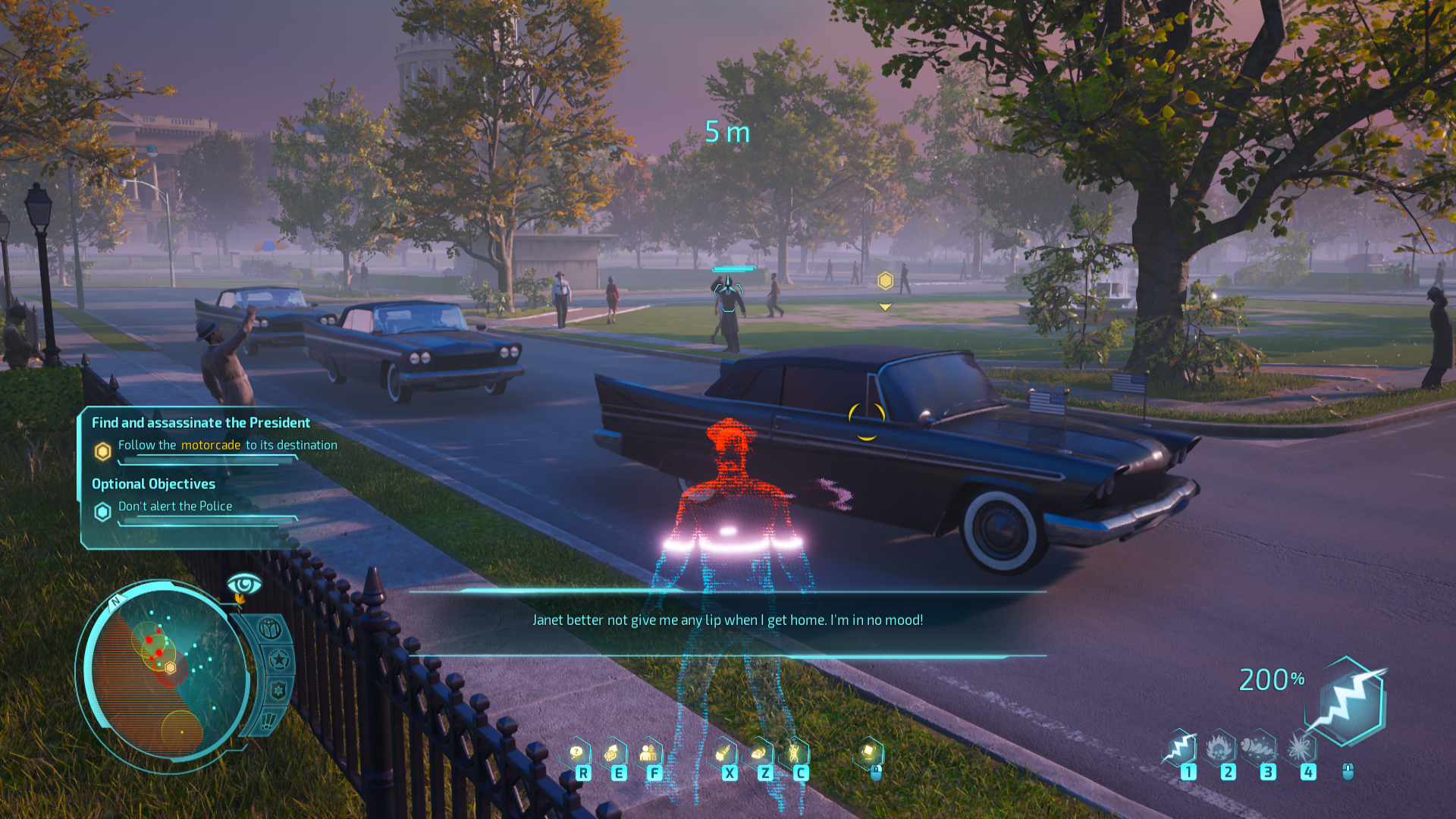
Task: Trigger the dancing figure distract ability
Action: pyautogui.click(x=795, y=753)
